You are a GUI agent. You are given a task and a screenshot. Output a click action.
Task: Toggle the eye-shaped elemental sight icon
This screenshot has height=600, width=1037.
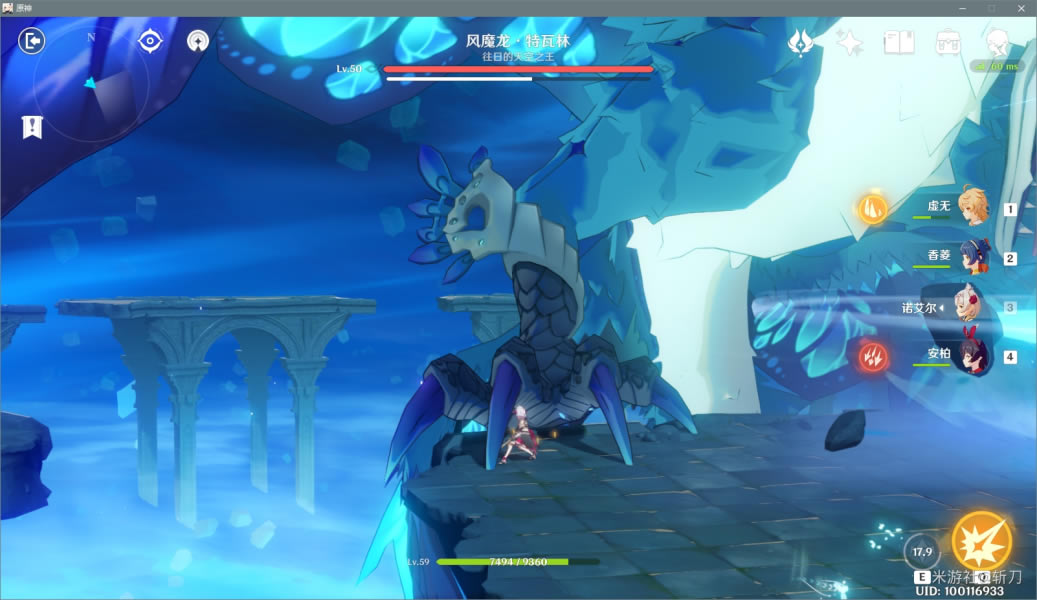click(150, 41)
